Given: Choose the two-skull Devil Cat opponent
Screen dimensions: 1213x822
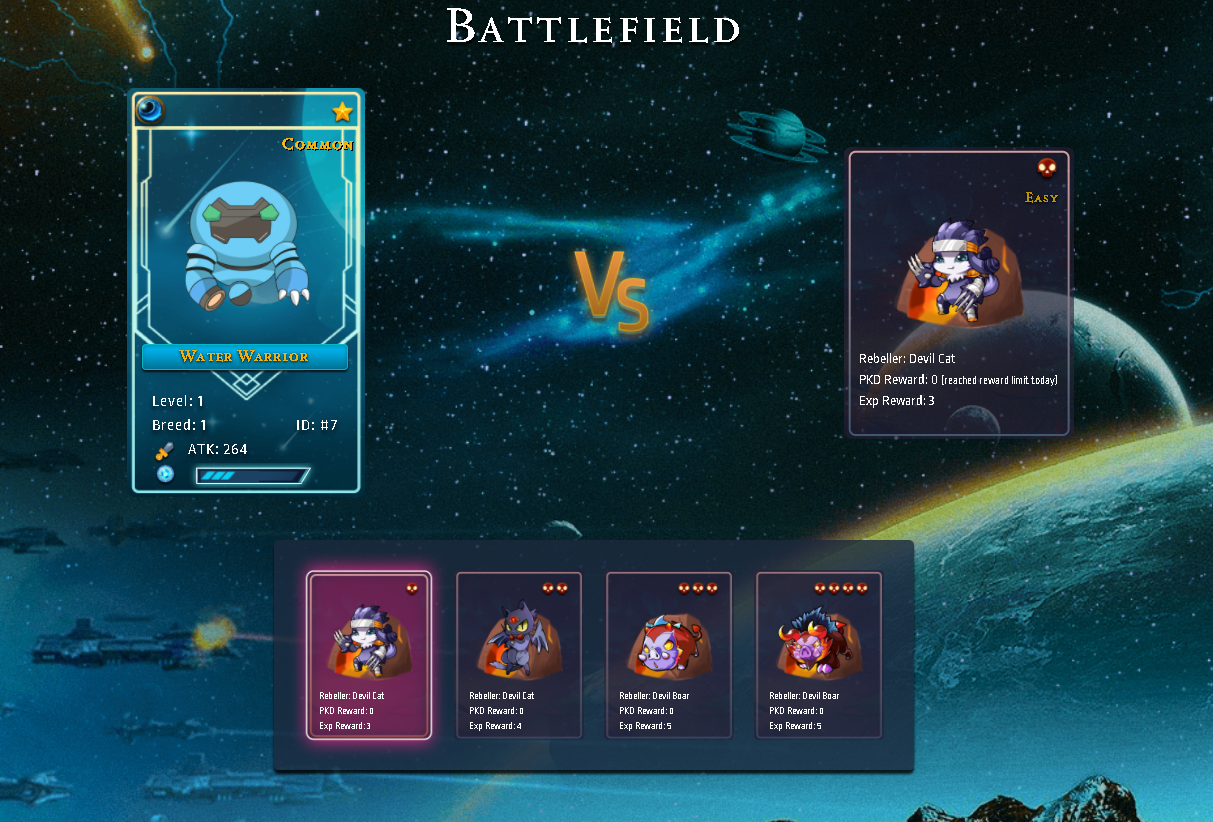Looking at the screenshot, I should tap(519, 655).
